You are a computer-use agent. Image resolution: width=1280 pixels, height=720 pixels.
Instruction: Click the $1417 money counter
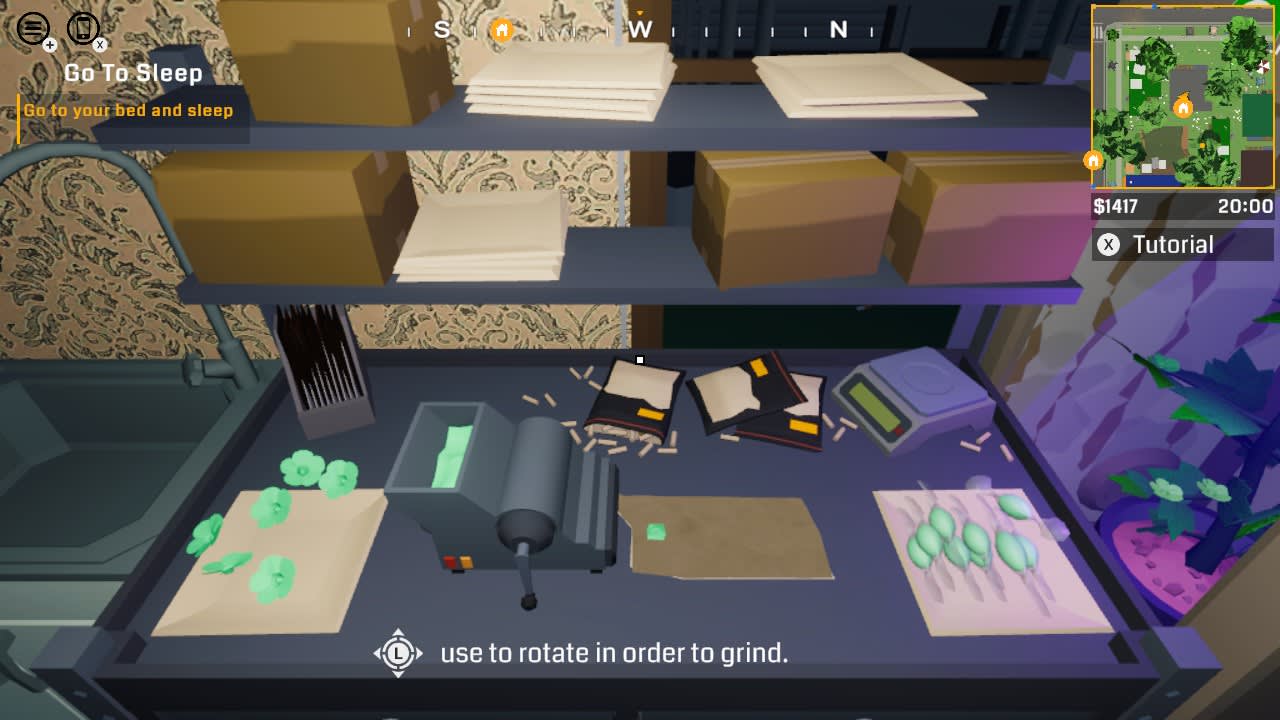click(1118, 207)
